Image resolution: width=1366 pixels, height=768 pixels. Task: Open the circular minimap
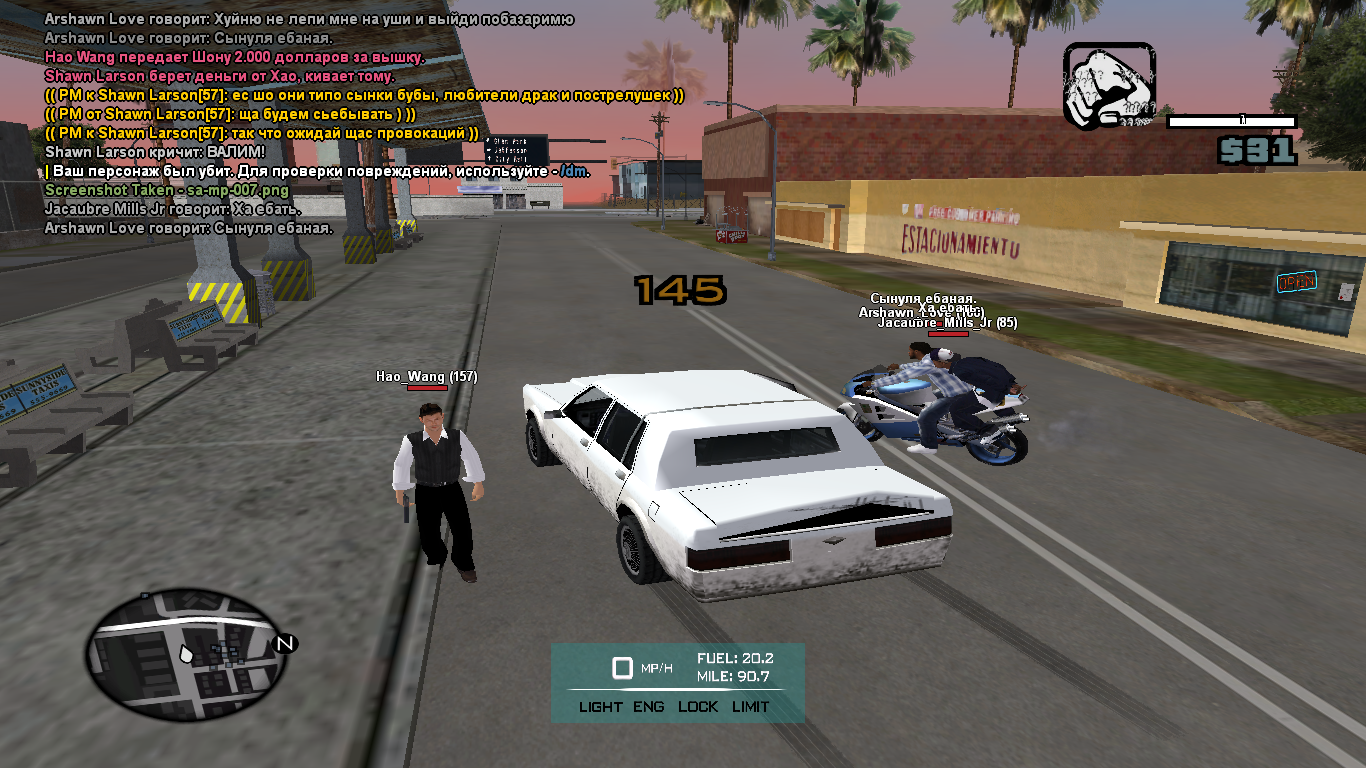point(182,655)
